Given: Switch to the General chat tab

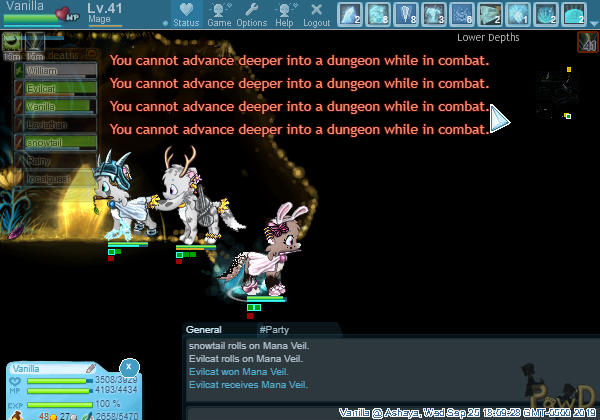Looking at the screenshot, I should click(x=203, y=329).
